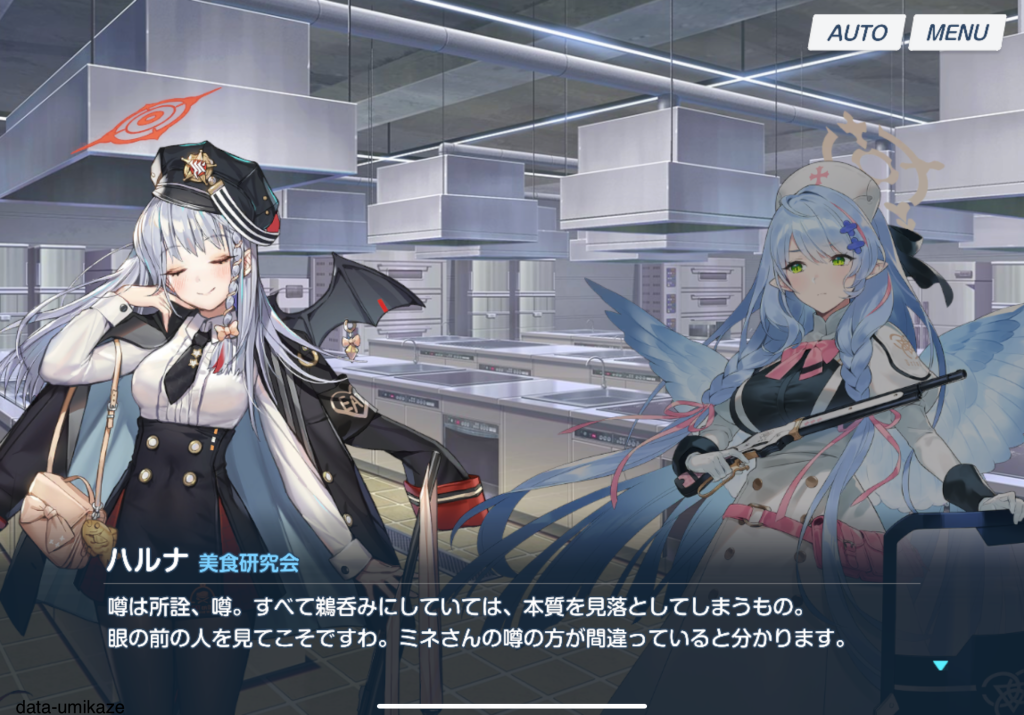Open the story MENU button

[x=956, y=32]
